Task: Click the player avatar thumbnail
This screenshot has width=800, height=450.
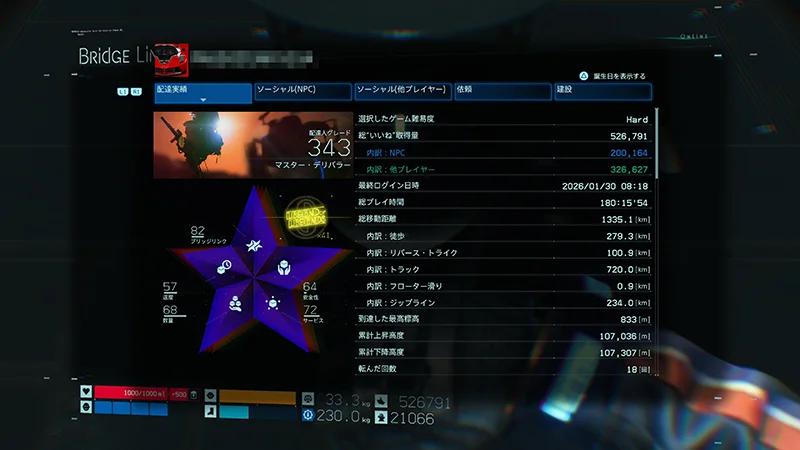Action: click(171, 59)
